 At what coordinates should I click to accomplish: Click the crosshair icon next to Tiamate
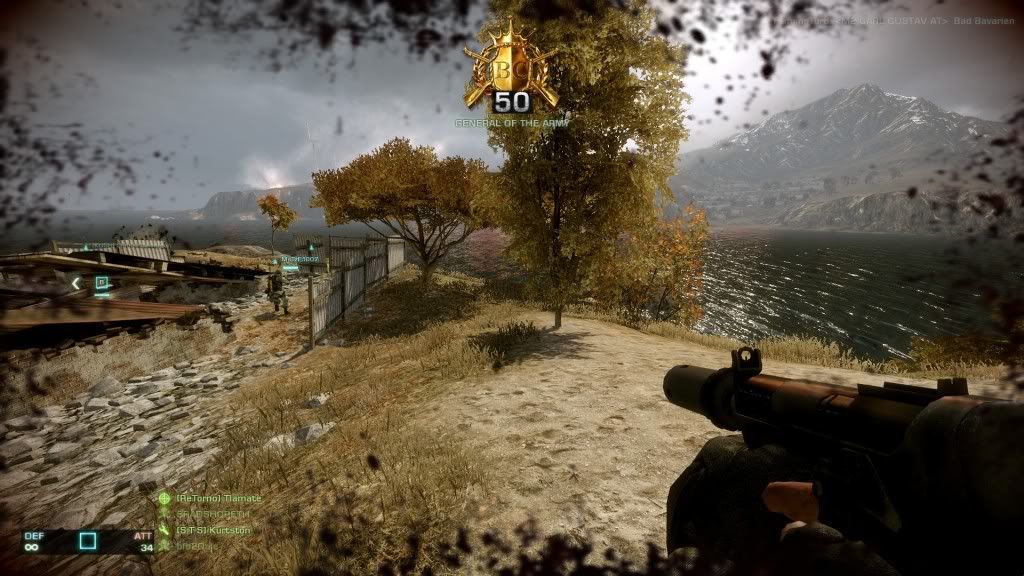pyautogui.click(x=164, y=498)
